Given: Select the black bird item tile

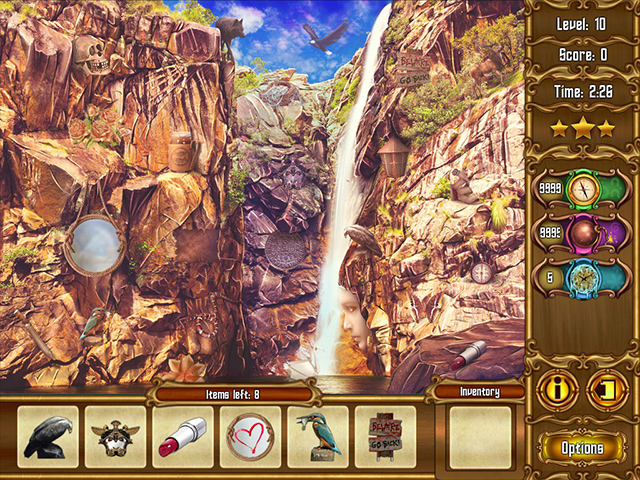Looking at the screenshot, I should pyautogui.click(x=48, y=437).
